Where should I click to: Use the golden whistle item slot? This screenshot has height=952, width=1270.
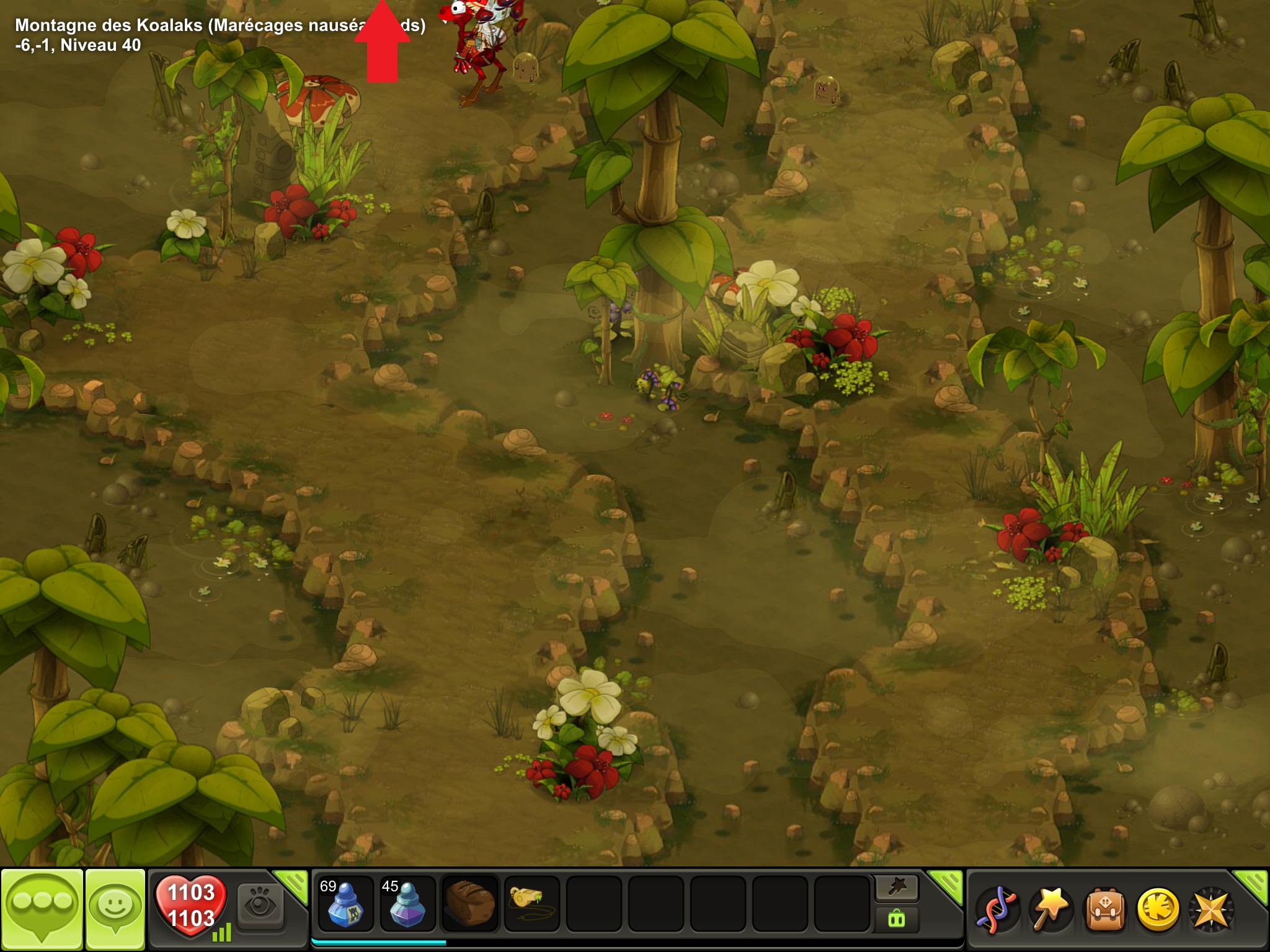point(531,904)
